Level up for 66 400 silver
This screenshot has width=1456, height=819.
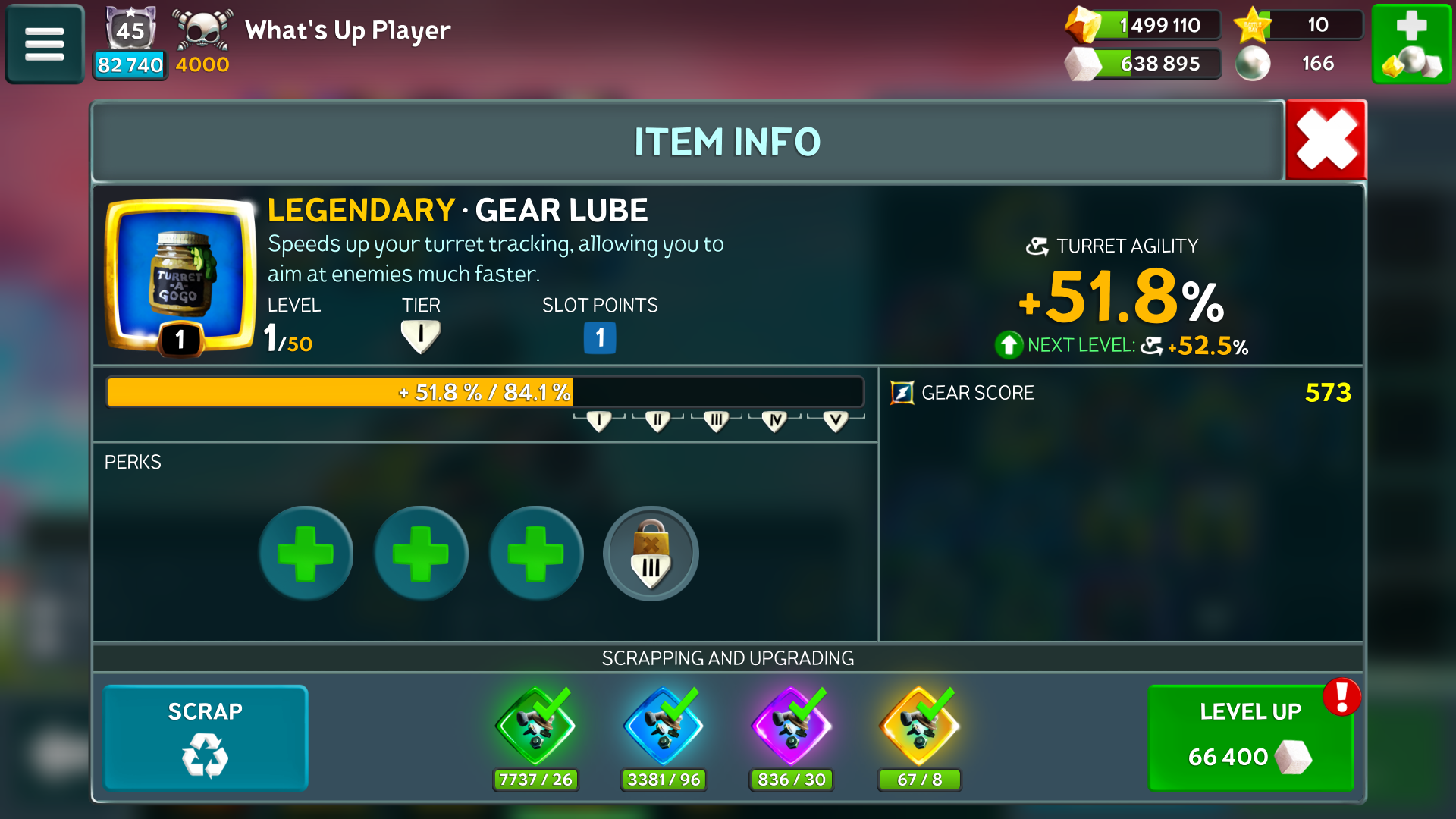(1250, 737)
